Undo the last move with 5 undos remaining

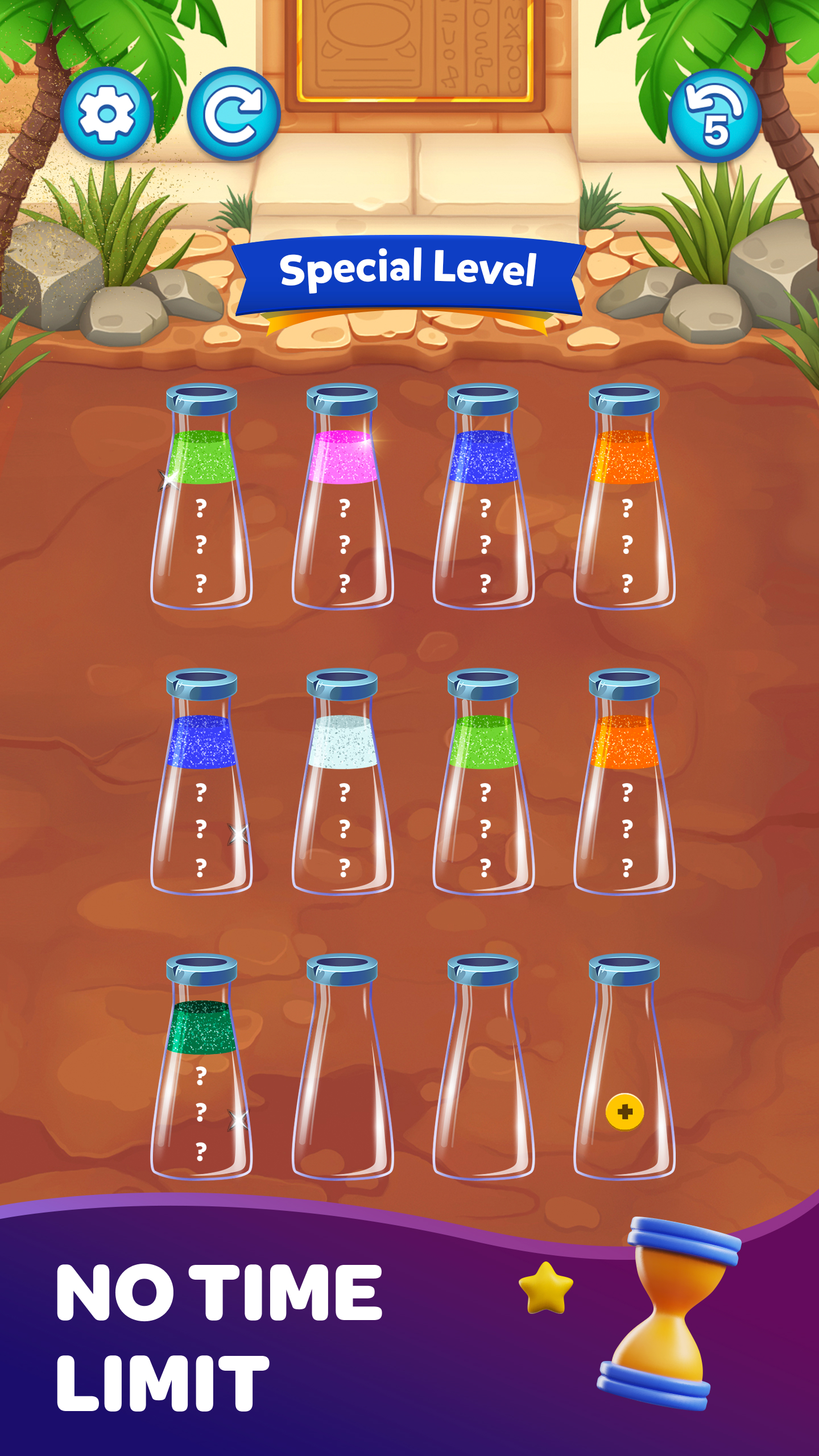click(x=714, y=116)
